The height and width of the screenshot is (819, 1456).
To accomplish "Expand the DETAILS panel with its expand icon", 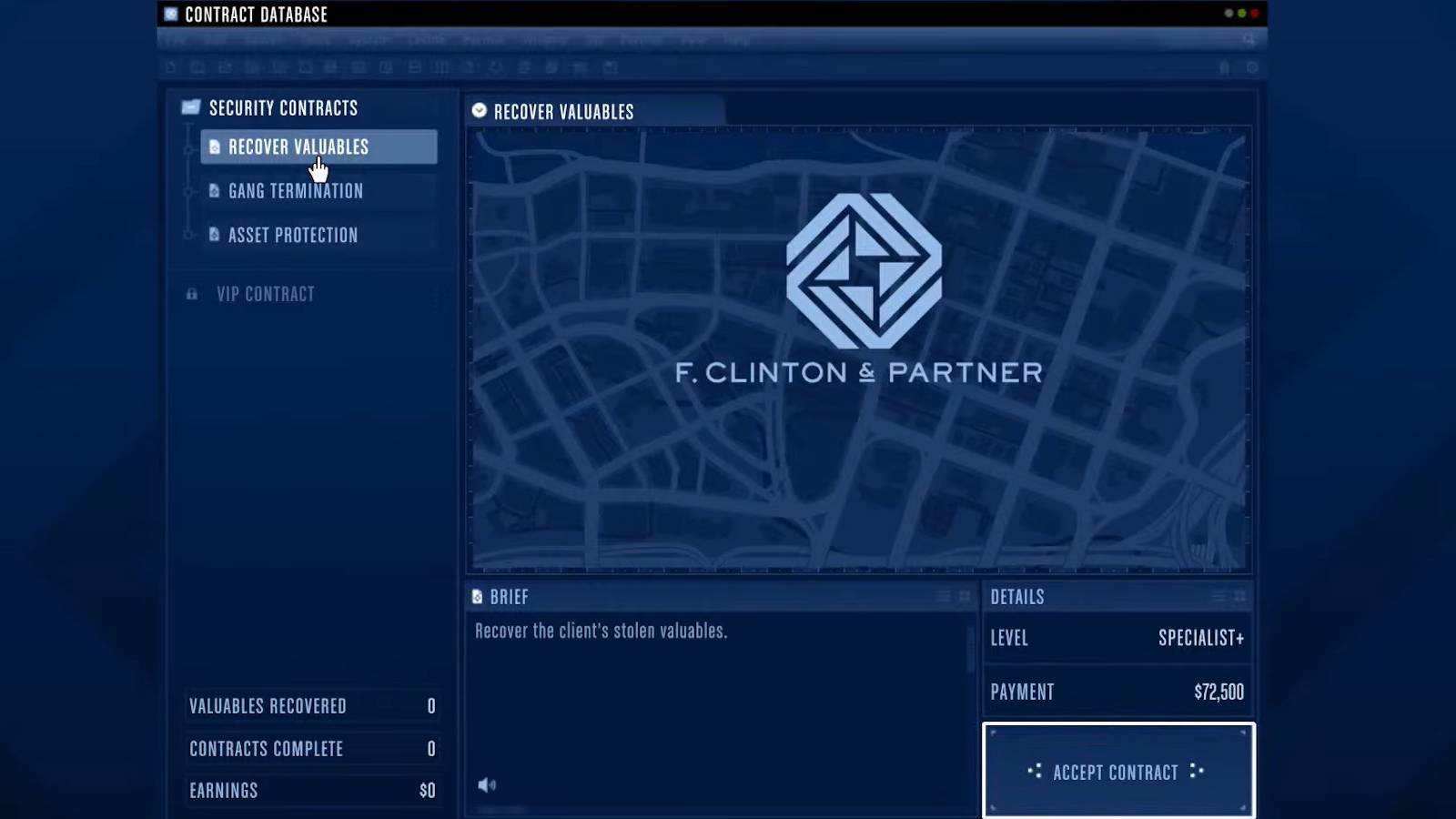I will tap(1240, 597).
